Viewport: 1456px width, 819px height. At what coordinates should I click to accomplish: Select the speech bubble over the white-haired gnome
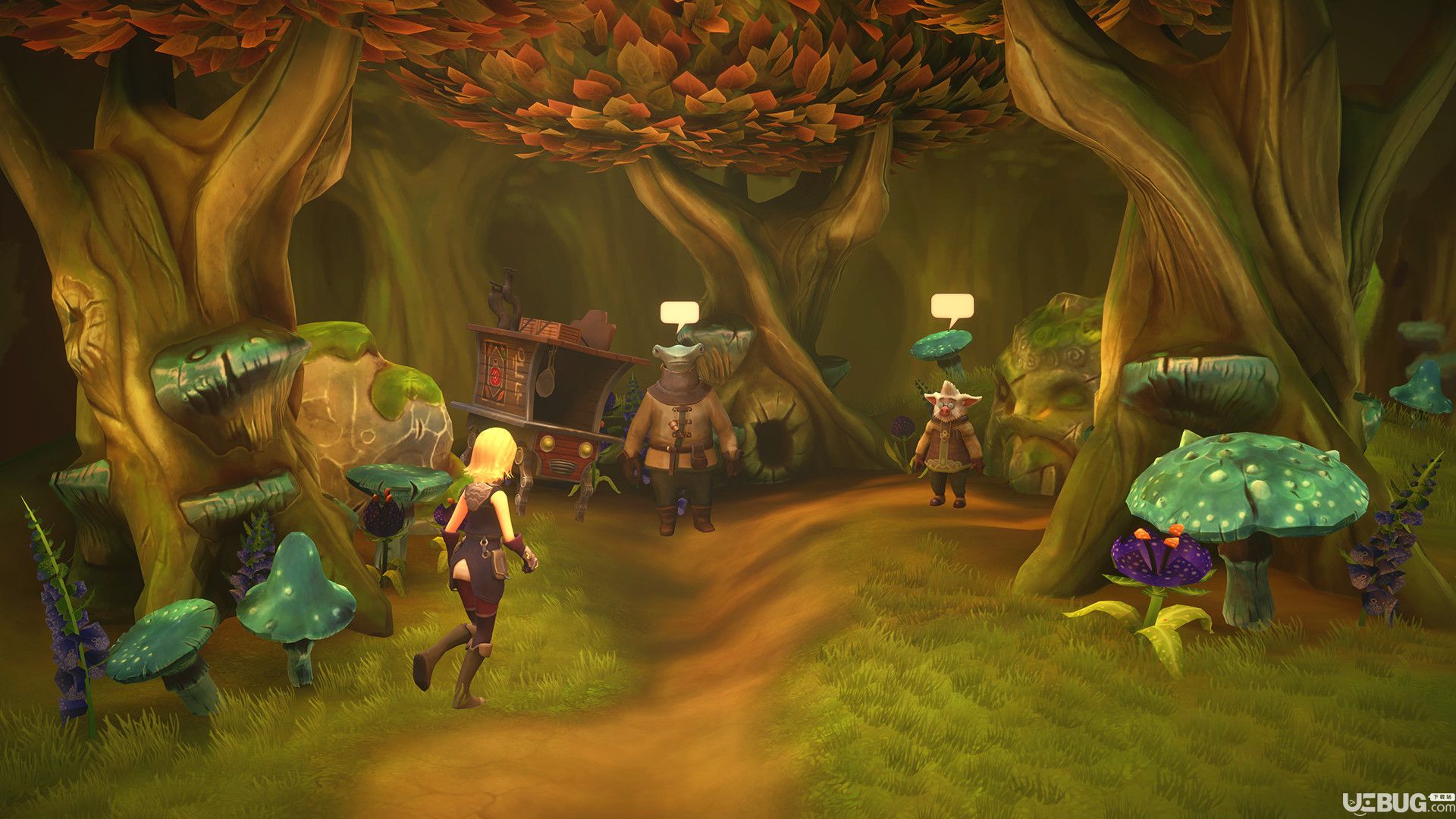tap(952, 306)
